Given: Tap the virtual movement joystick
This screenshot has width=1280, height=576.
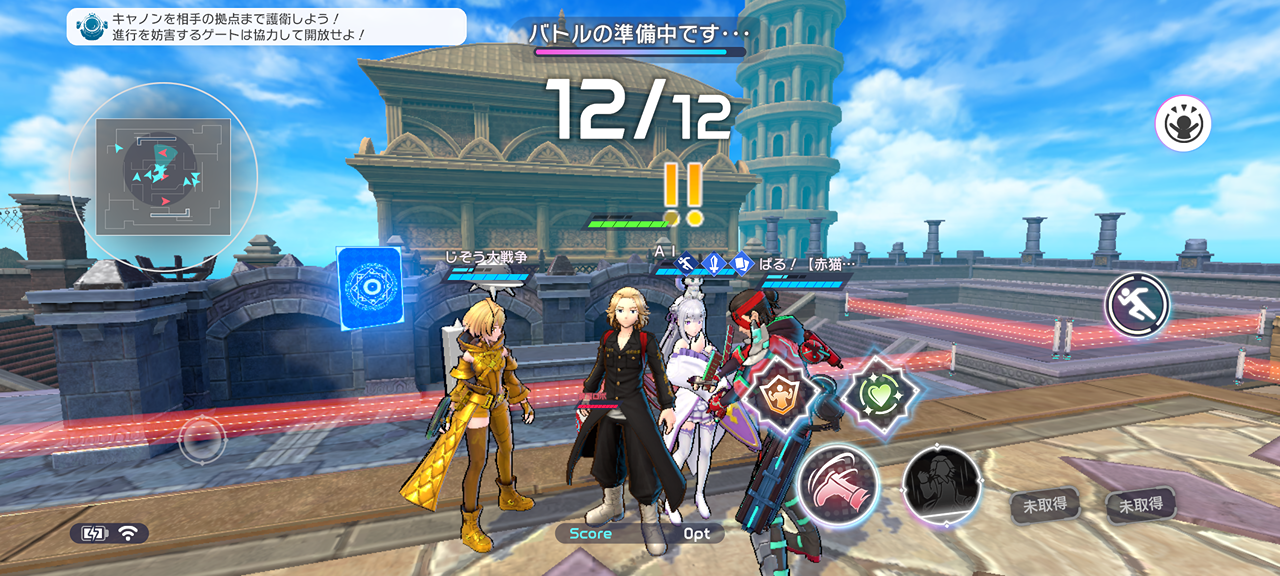Looking at the screenshot, I should (202, 437).
